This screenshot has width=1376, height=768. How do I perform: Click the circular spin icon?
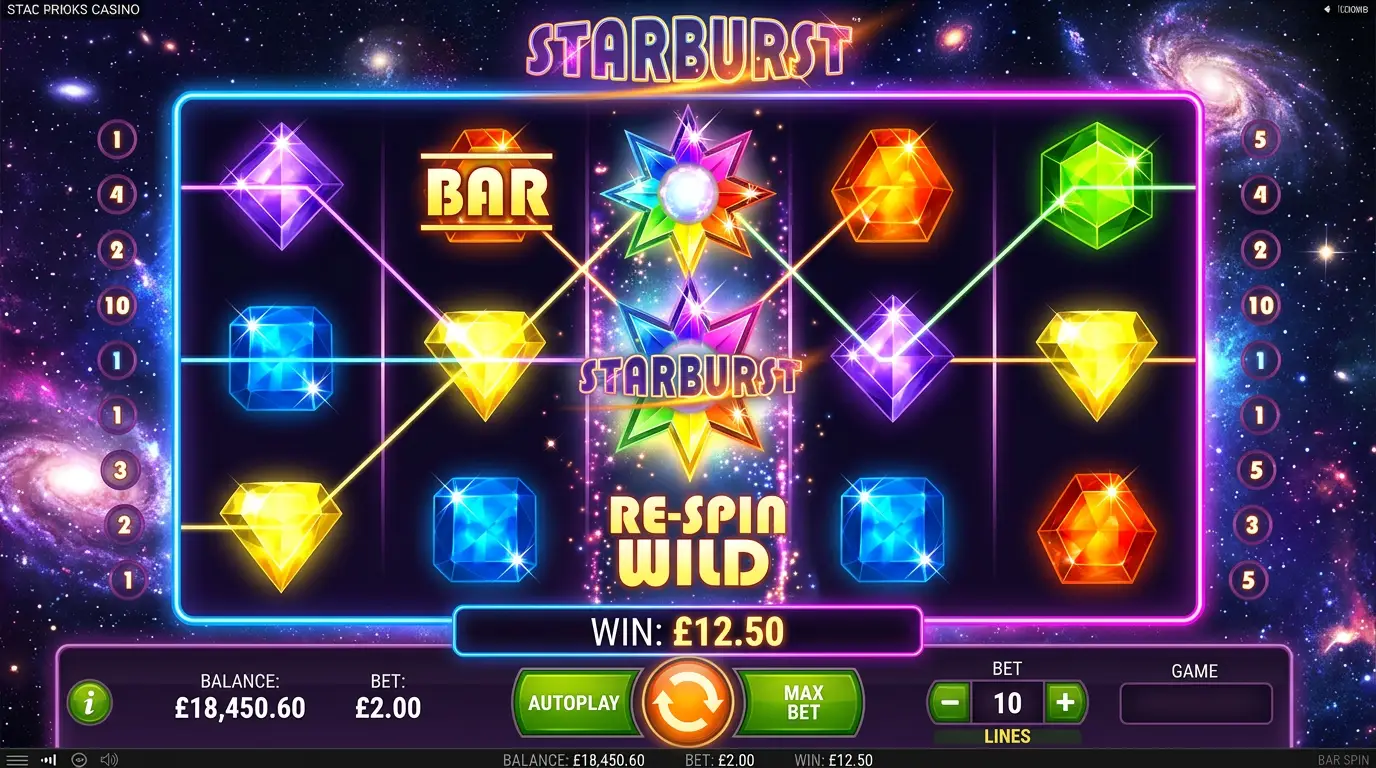[x=688, y=702]
